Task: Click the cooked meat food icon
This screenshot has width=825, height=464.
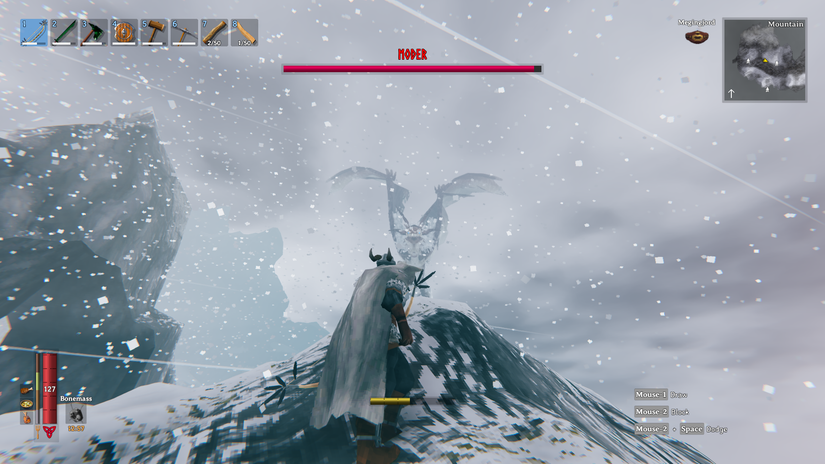Action: (26, 389)
